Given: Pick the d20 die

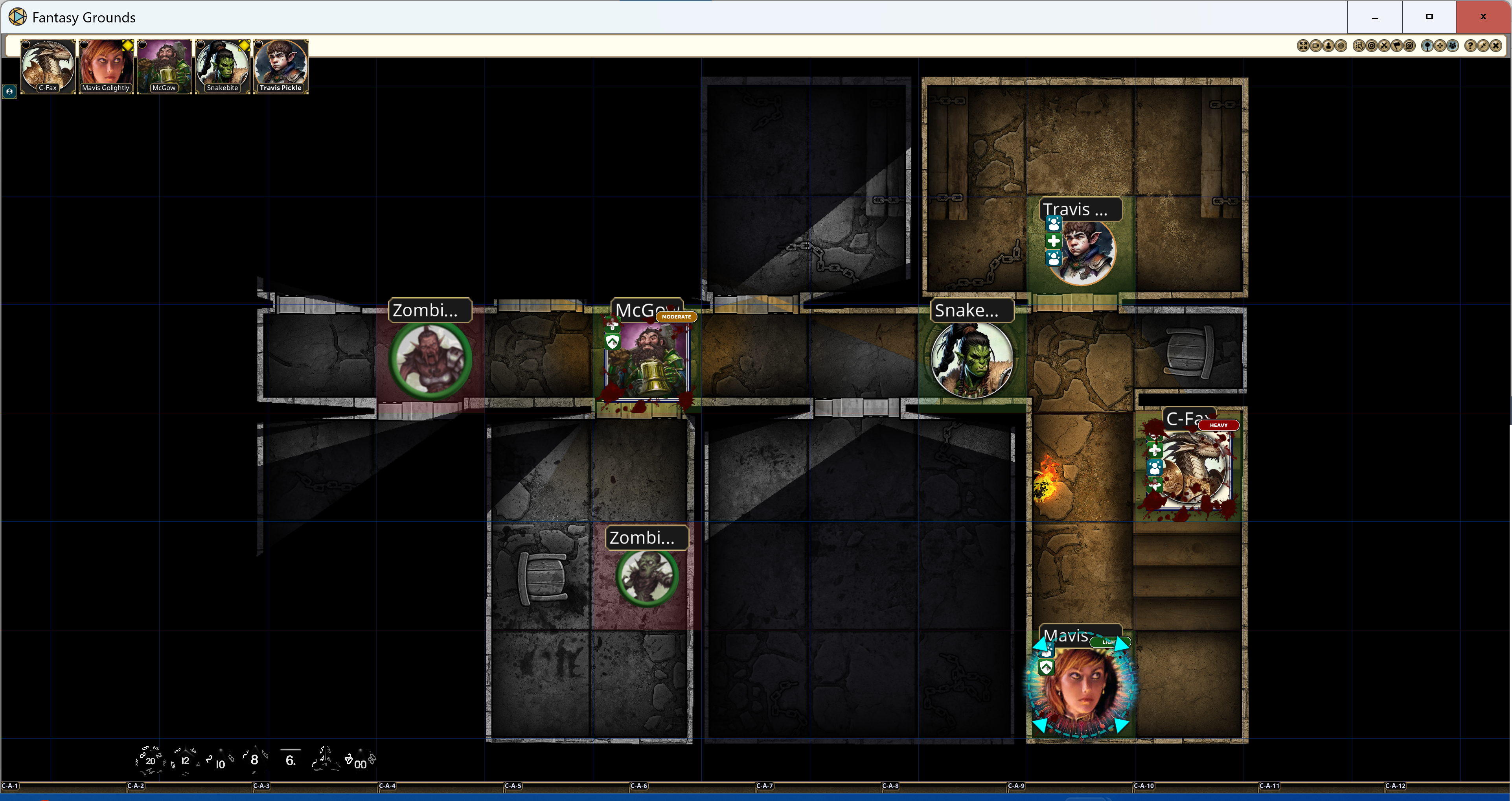Looking at the screenshot, I should tap(150, 760).
